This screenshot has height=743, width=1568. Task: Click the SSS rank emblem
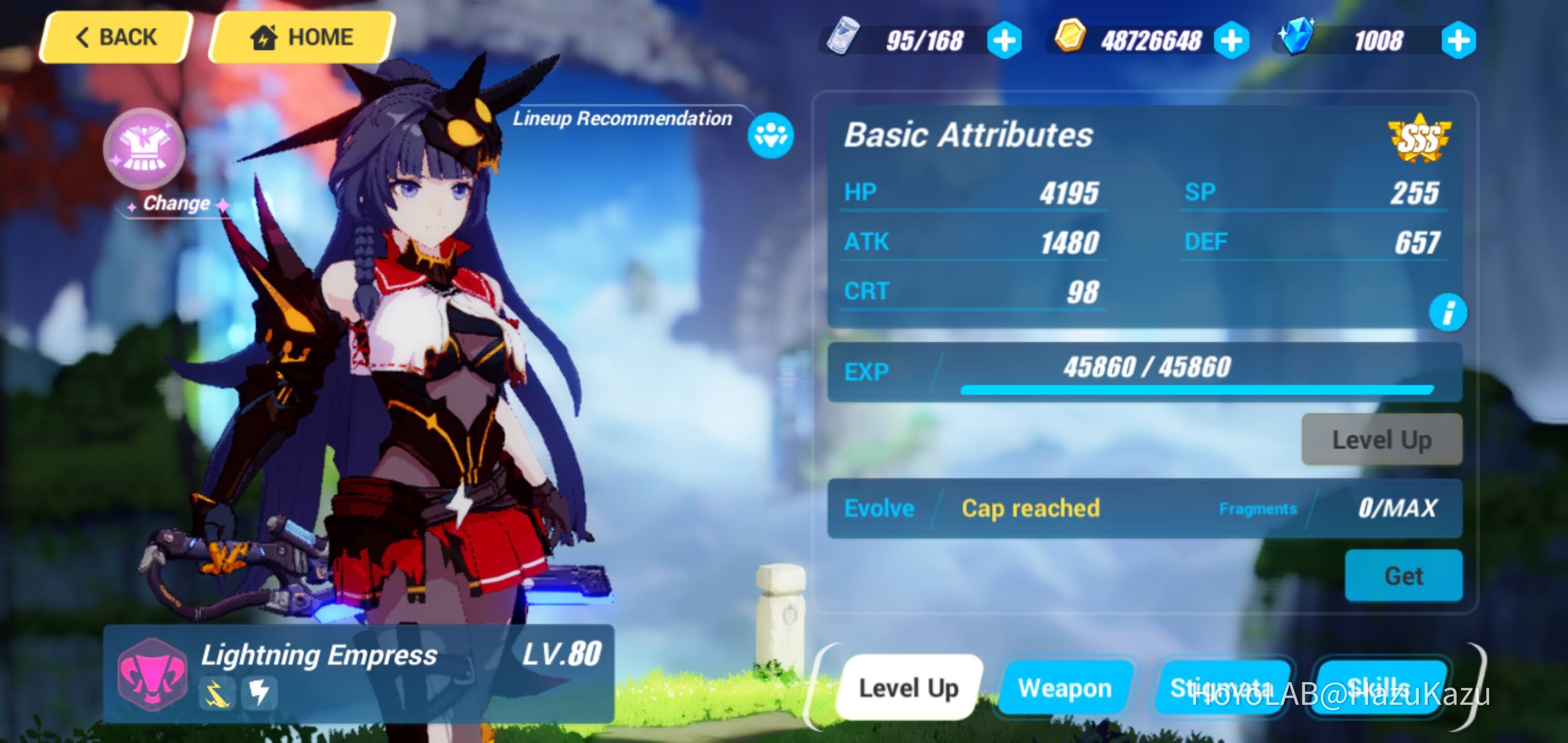click(1422, 137)
